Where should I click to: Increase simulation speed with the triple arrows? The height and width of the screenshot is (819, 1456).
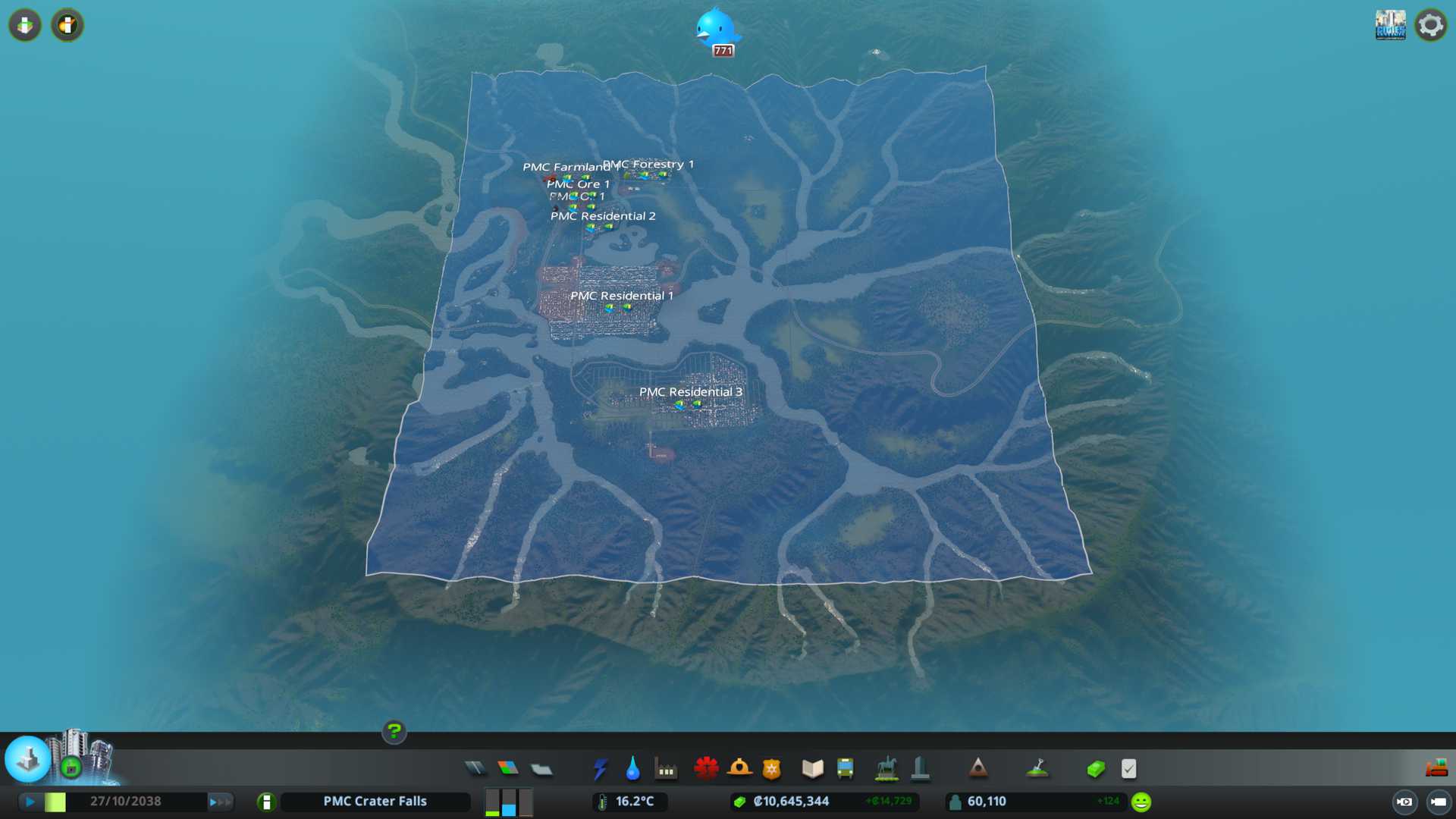[220, 802]
